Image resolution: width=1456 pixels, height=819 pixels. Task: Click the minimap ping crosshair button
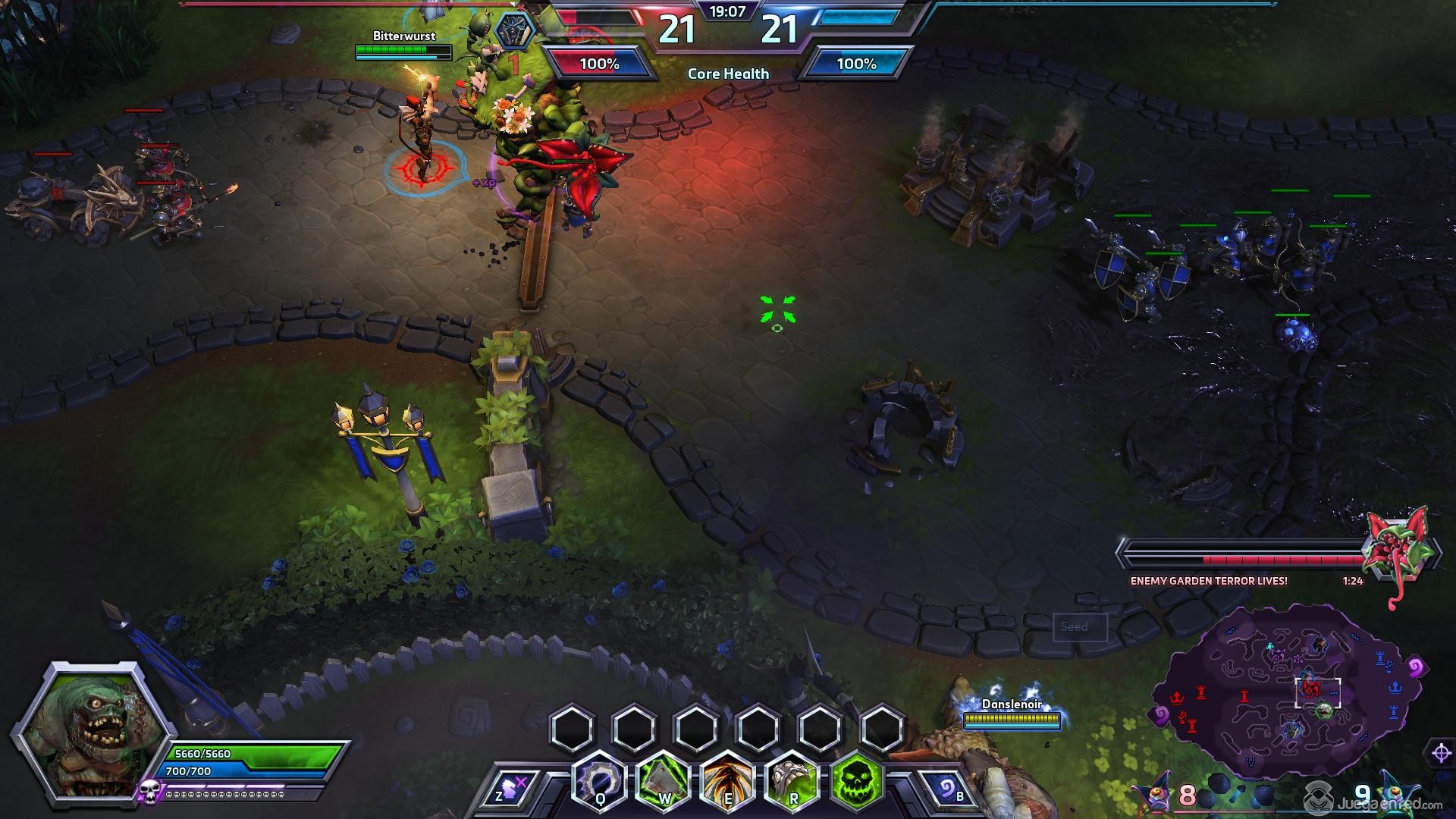pyautogui.click(x=1441, y=753)
